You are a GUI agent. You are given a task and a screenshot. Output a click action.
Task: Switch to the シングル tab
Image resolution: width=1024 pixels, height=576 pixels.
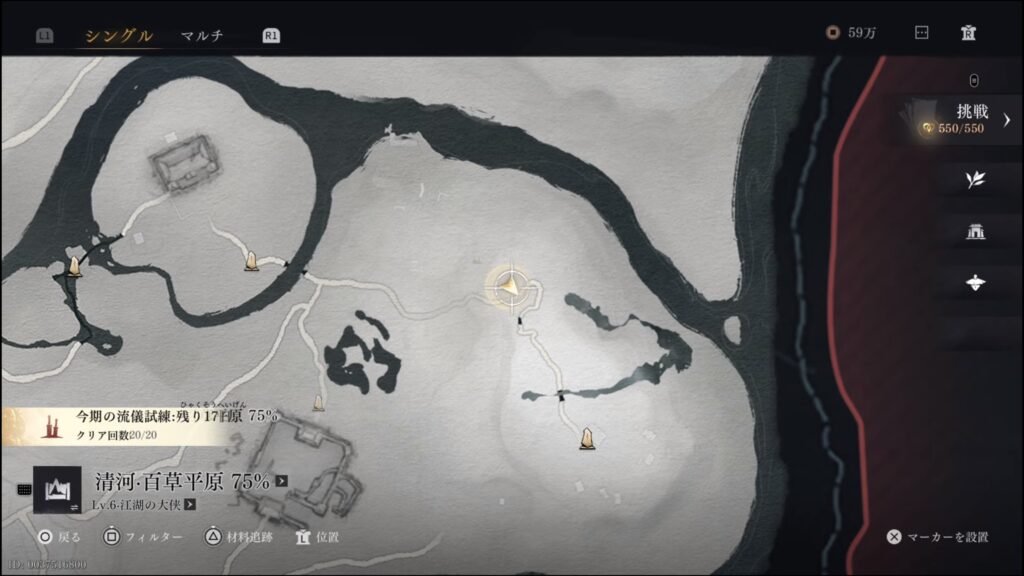119,36
